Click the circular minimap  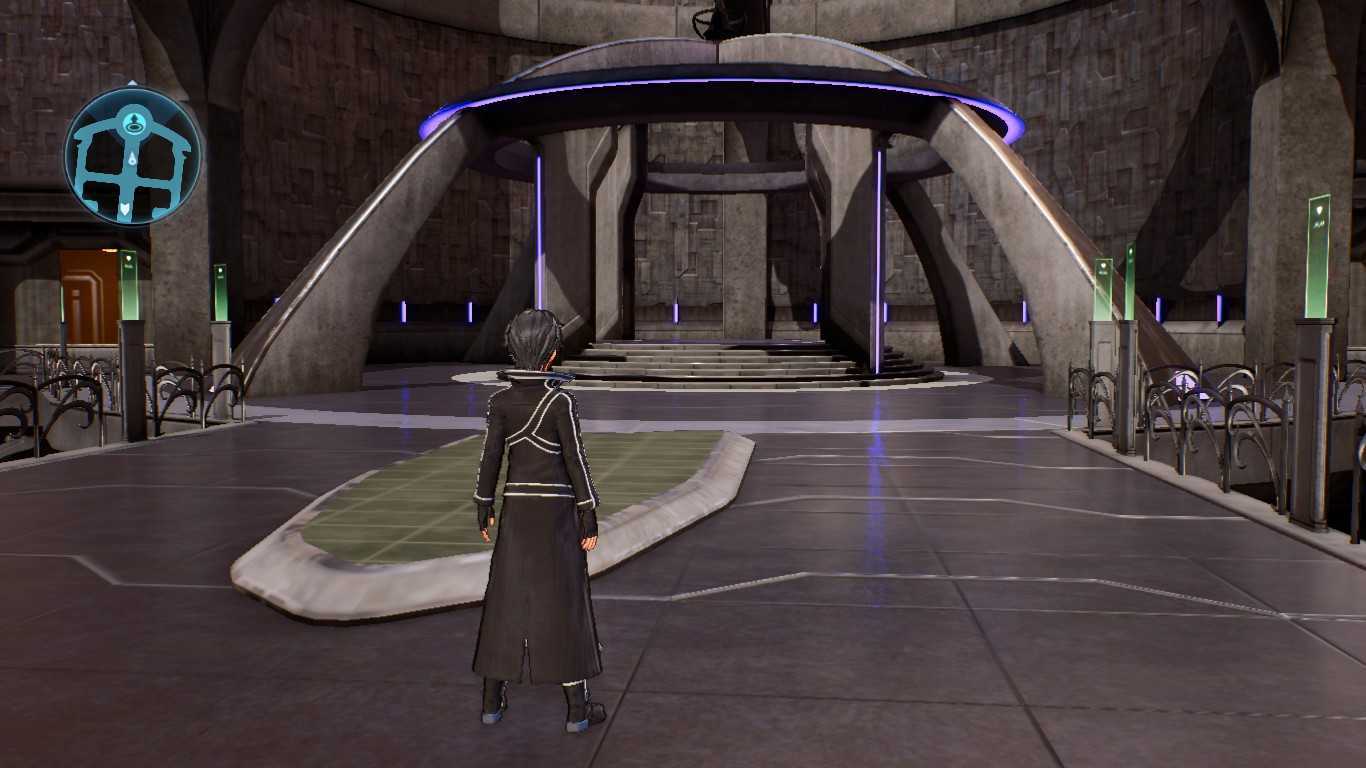(132, 156)
